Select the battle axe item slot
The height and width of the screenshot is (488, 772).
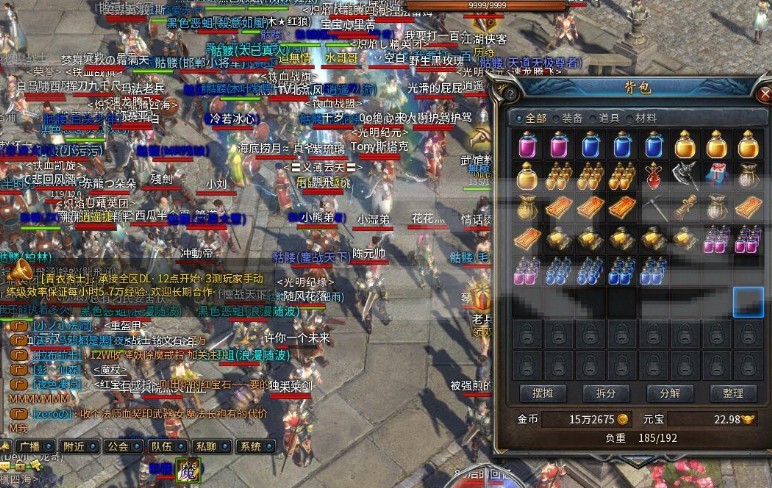686,176
